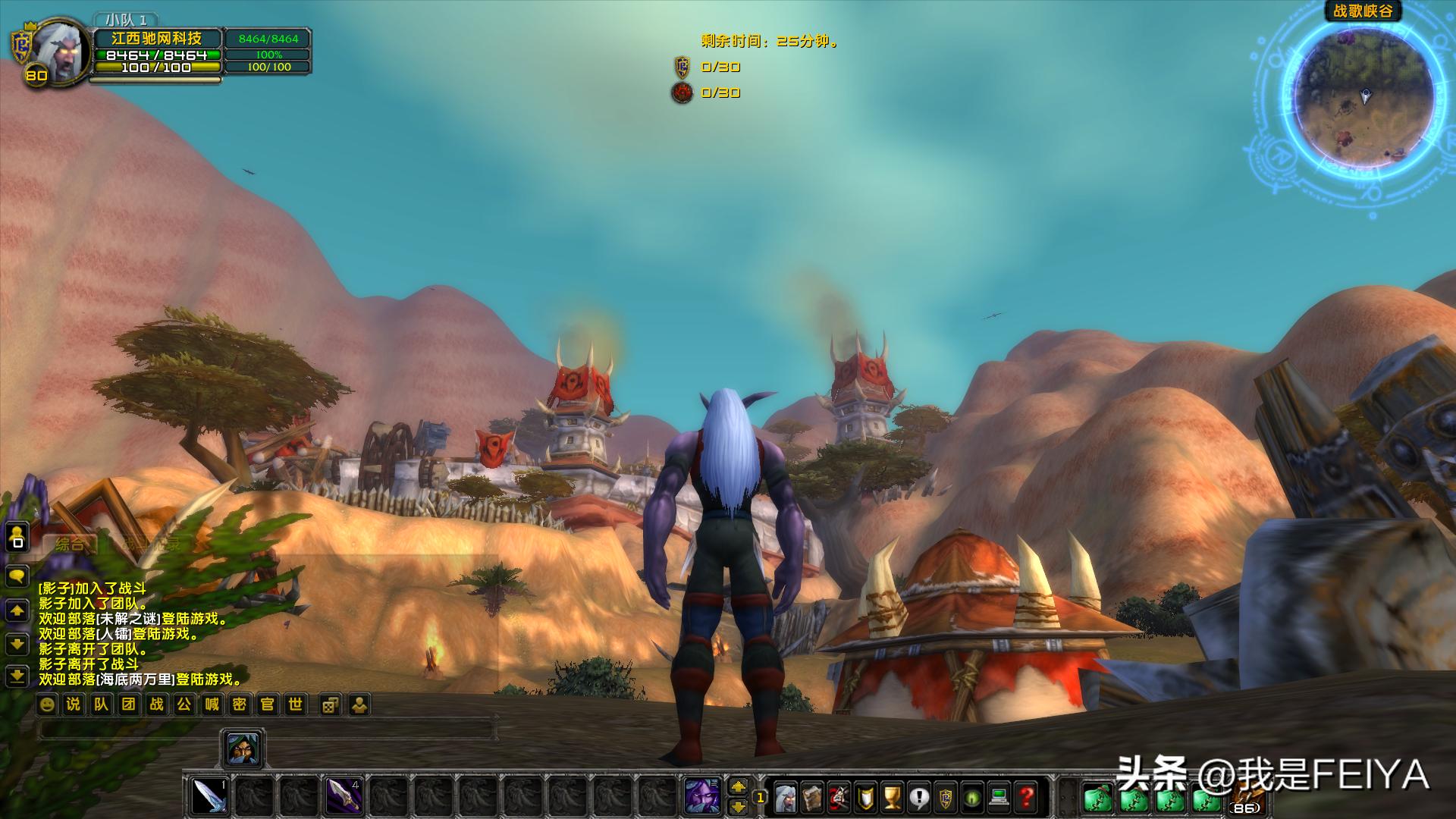1456x819 pixels.
Task: Select the 喊 yell channel button
Action: click(212, 704)
